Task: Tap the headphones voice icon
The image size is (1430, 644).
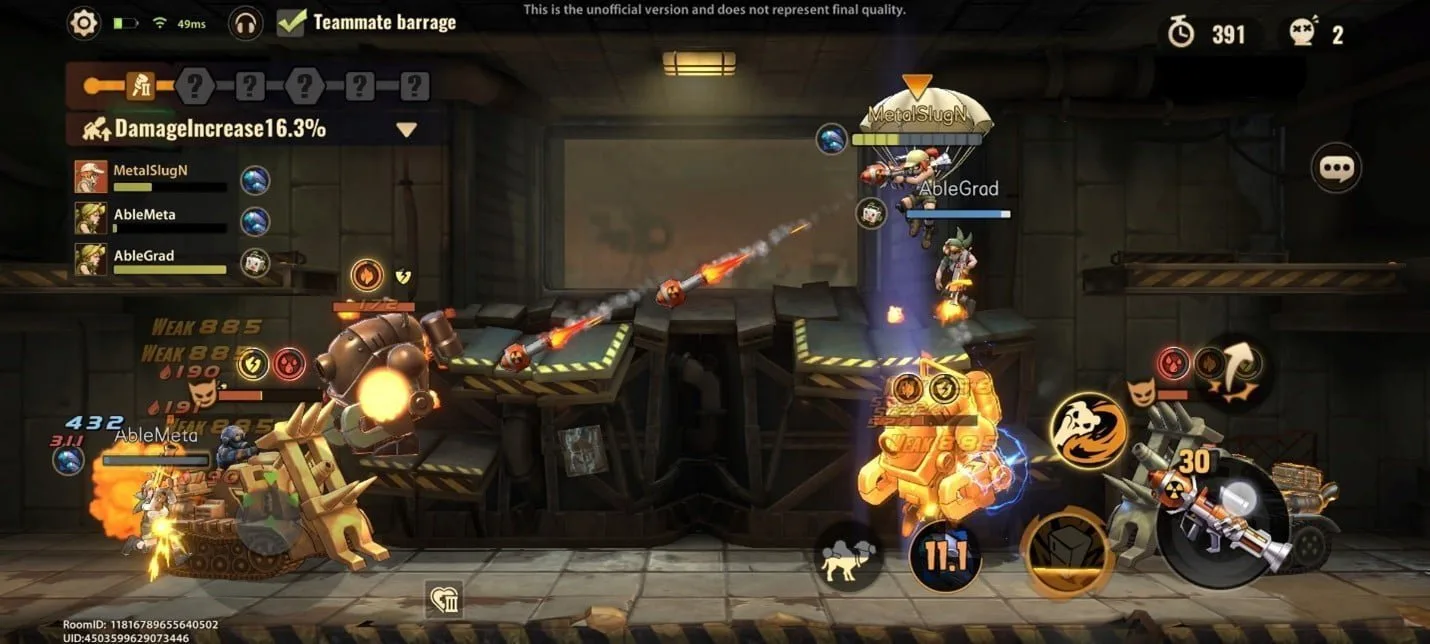Action: (x=245, y=23)
